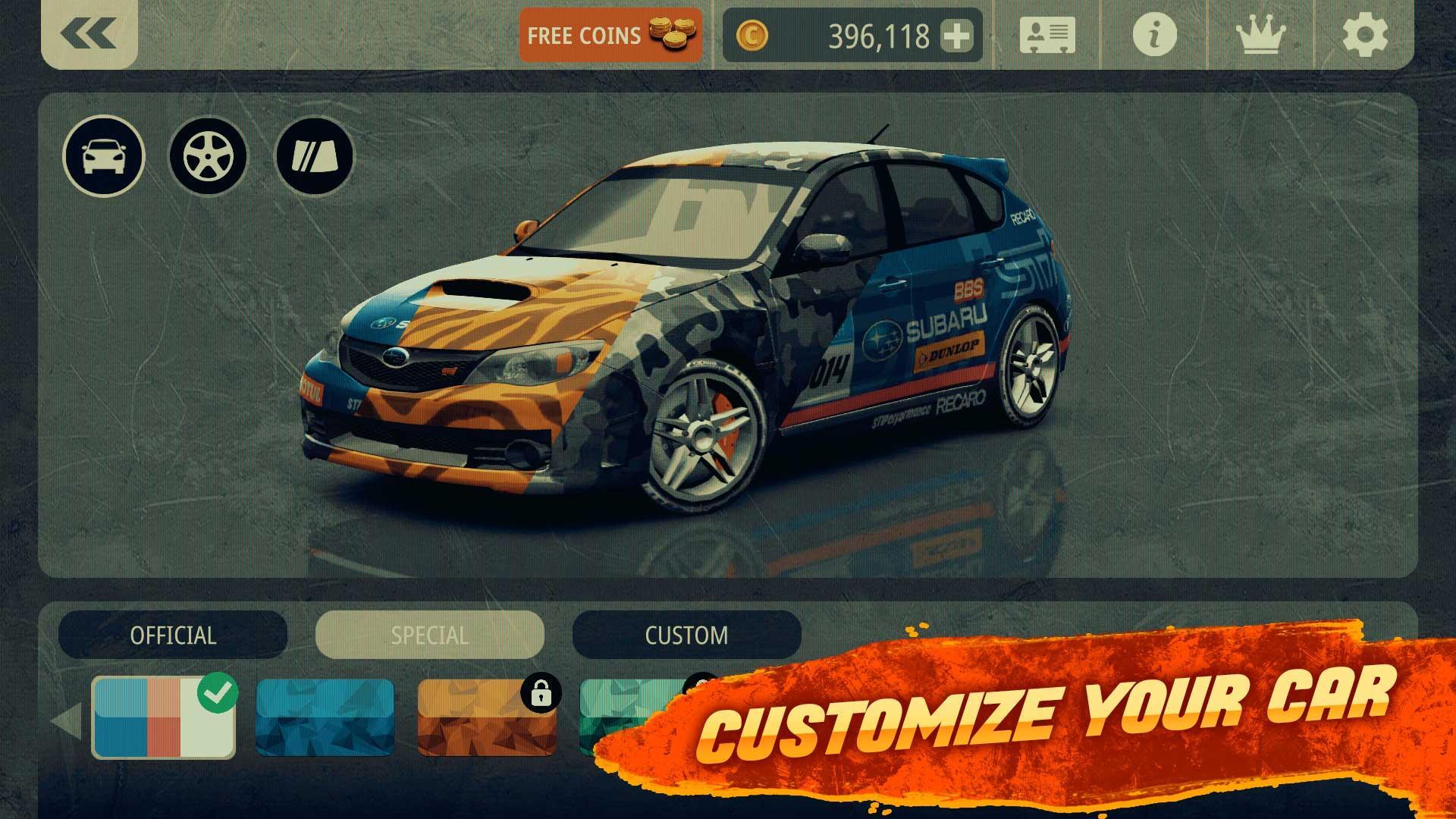Viewport: 1456px width, 819px height.
Task: Tap the coin icon next to the balance
Action: coord(752,35)
